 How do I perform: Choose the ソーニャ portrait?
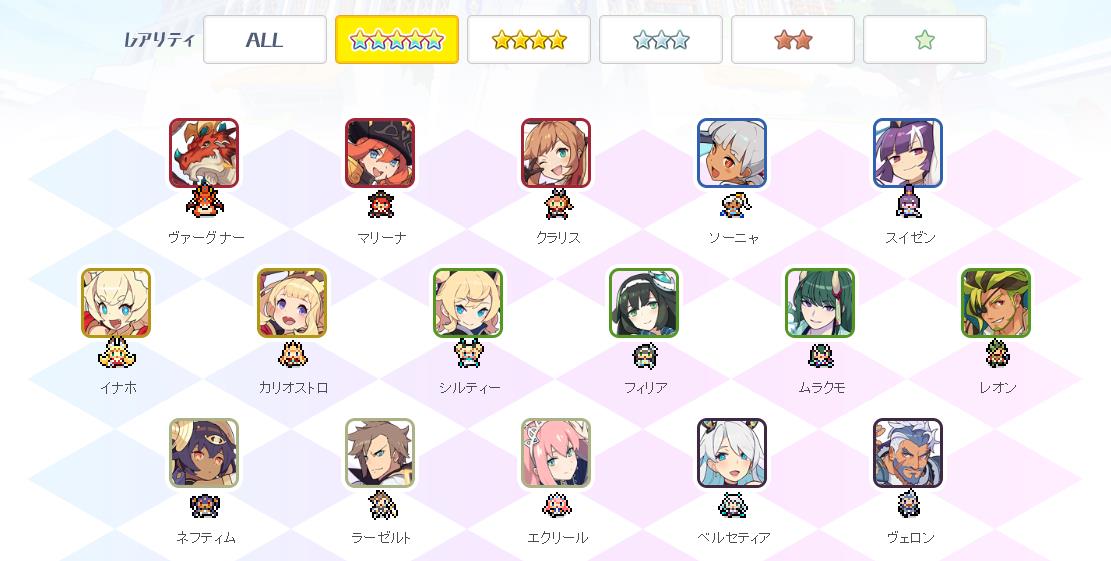[x=732, y=153]
